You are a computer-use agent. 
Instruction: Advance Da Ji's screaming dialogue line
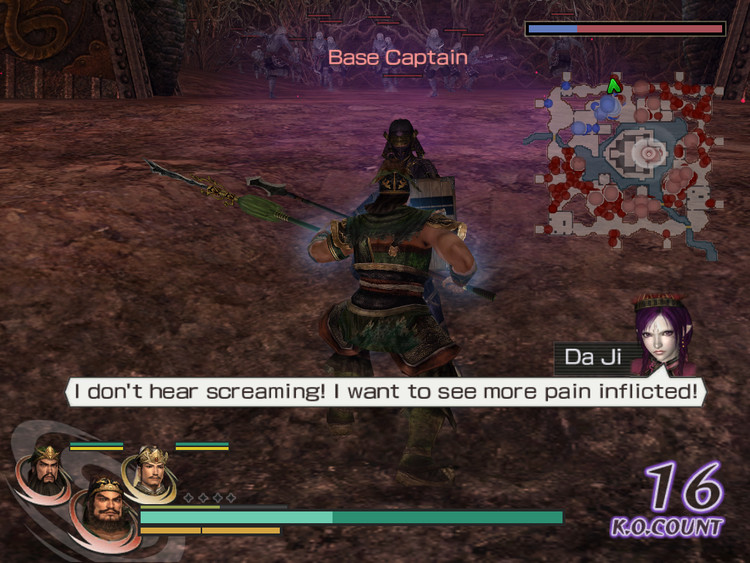pos(385,391)
